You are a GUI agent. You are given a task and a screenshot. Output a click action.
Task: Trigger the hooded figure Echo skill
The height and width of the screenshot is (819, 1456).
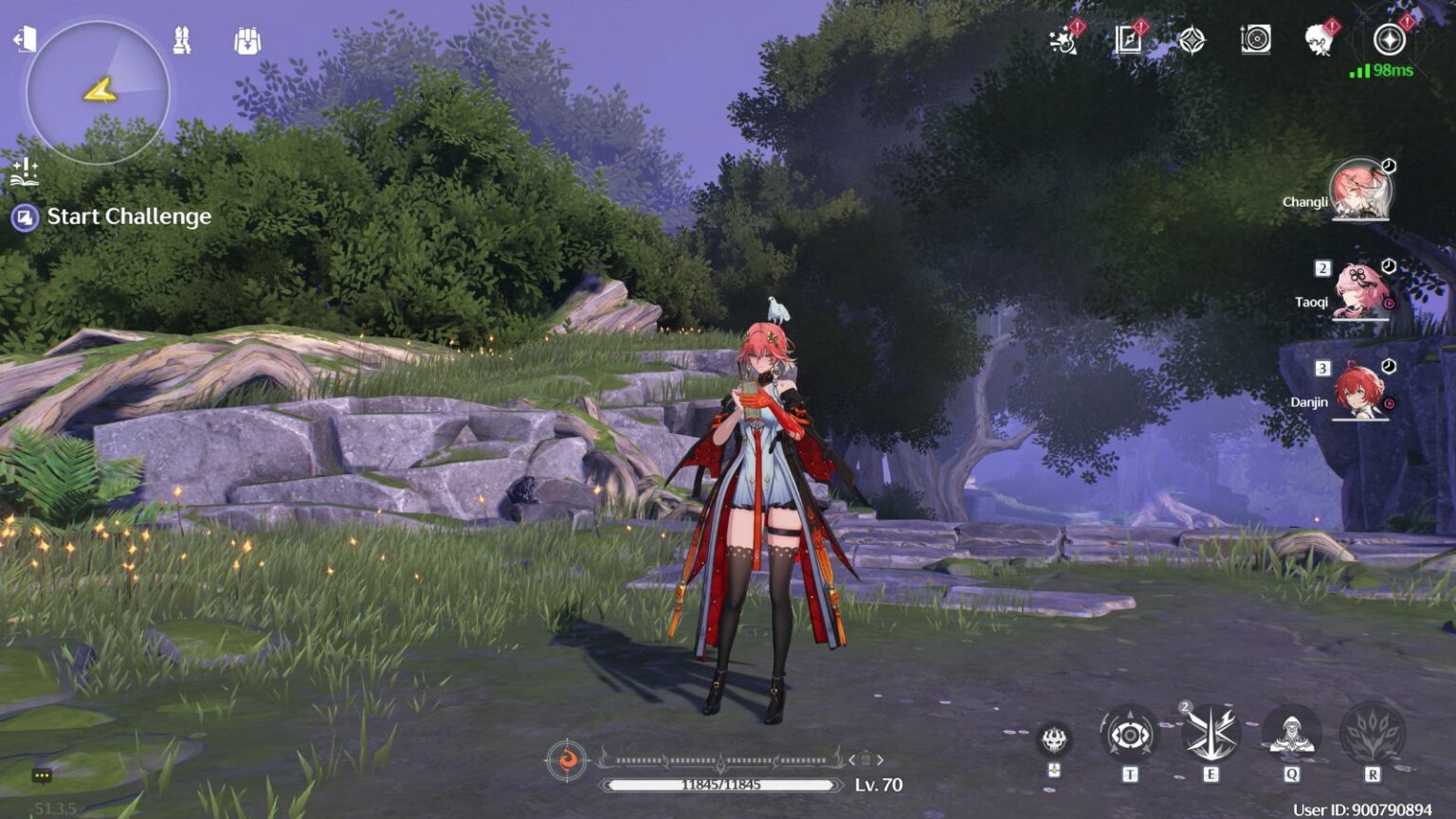1291,735
